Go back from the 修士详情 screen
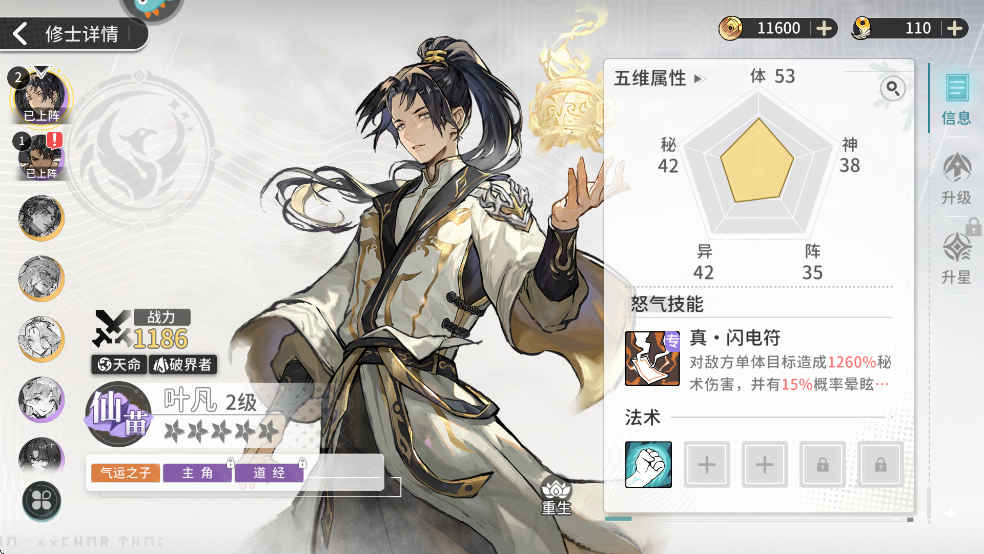 (20, 34)
